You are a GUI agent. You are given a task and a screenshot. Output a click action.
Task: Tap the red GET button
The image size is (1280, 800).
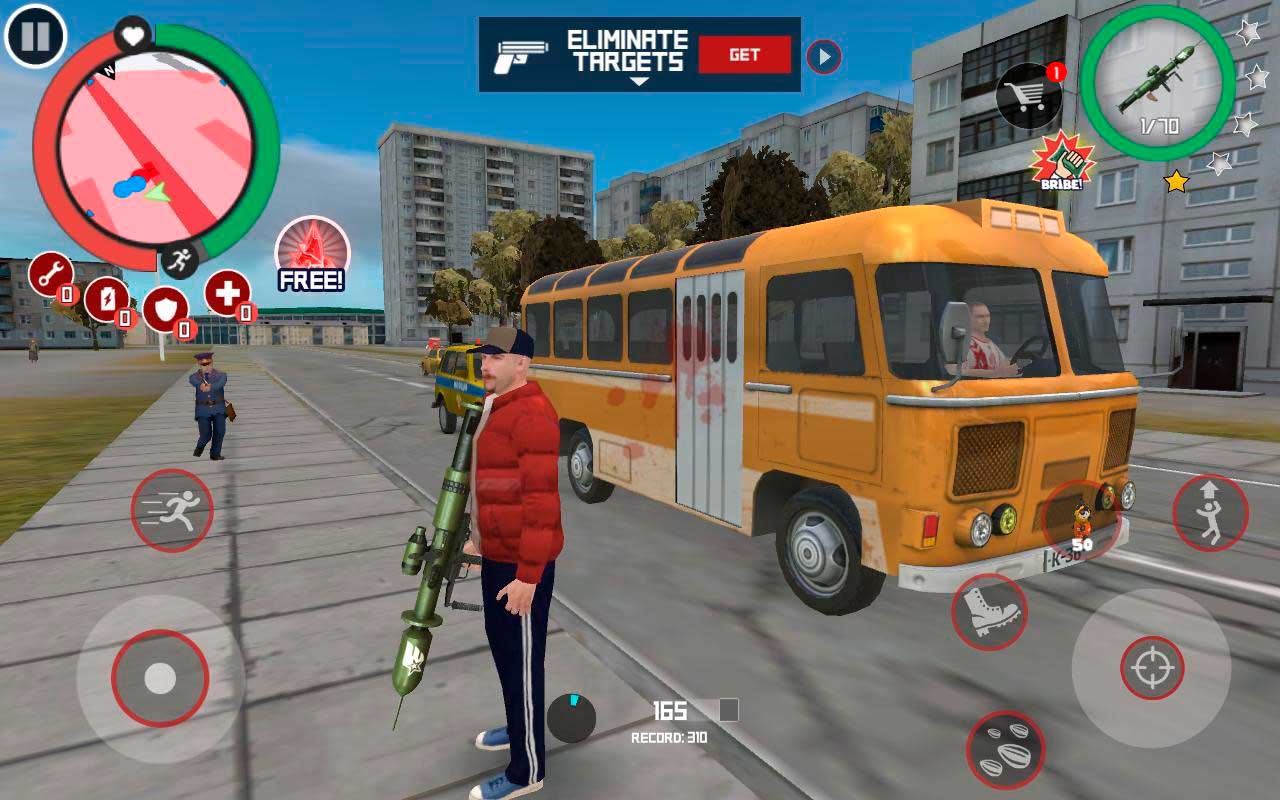click(744, 55)
